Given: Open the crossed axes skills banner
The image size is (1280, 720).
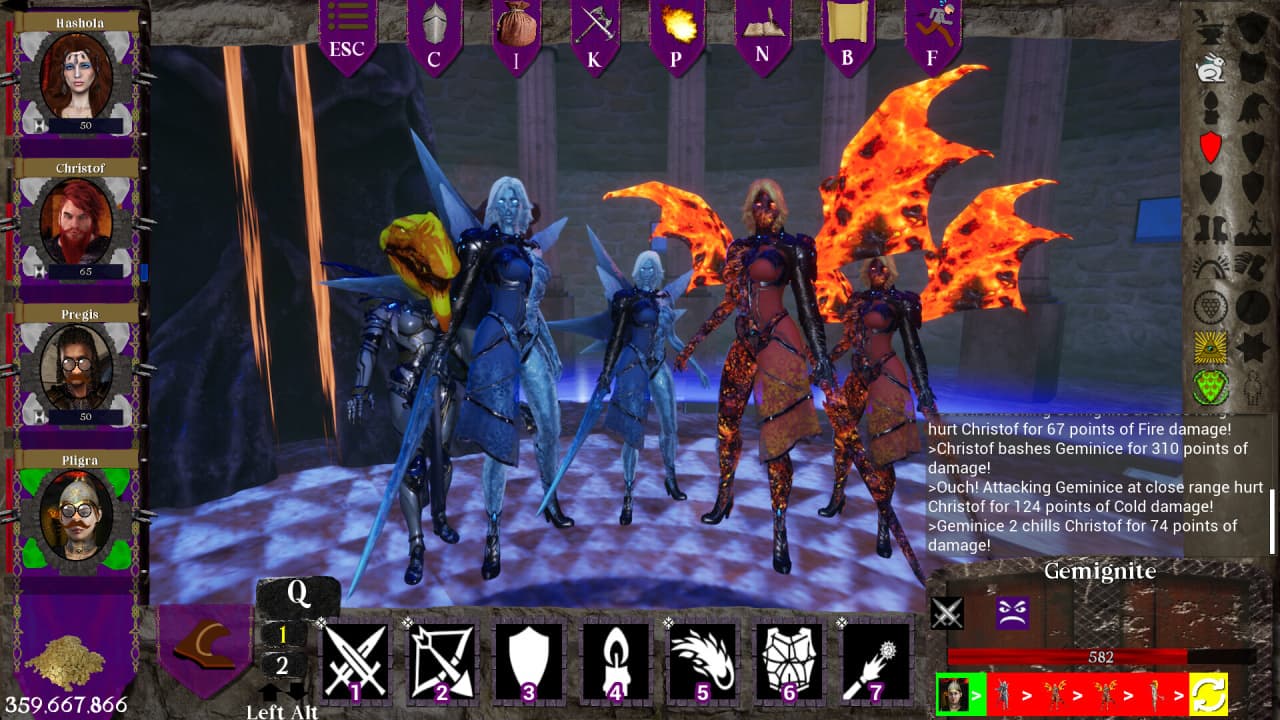Looking at the screenshot, I should coord(594,34).
